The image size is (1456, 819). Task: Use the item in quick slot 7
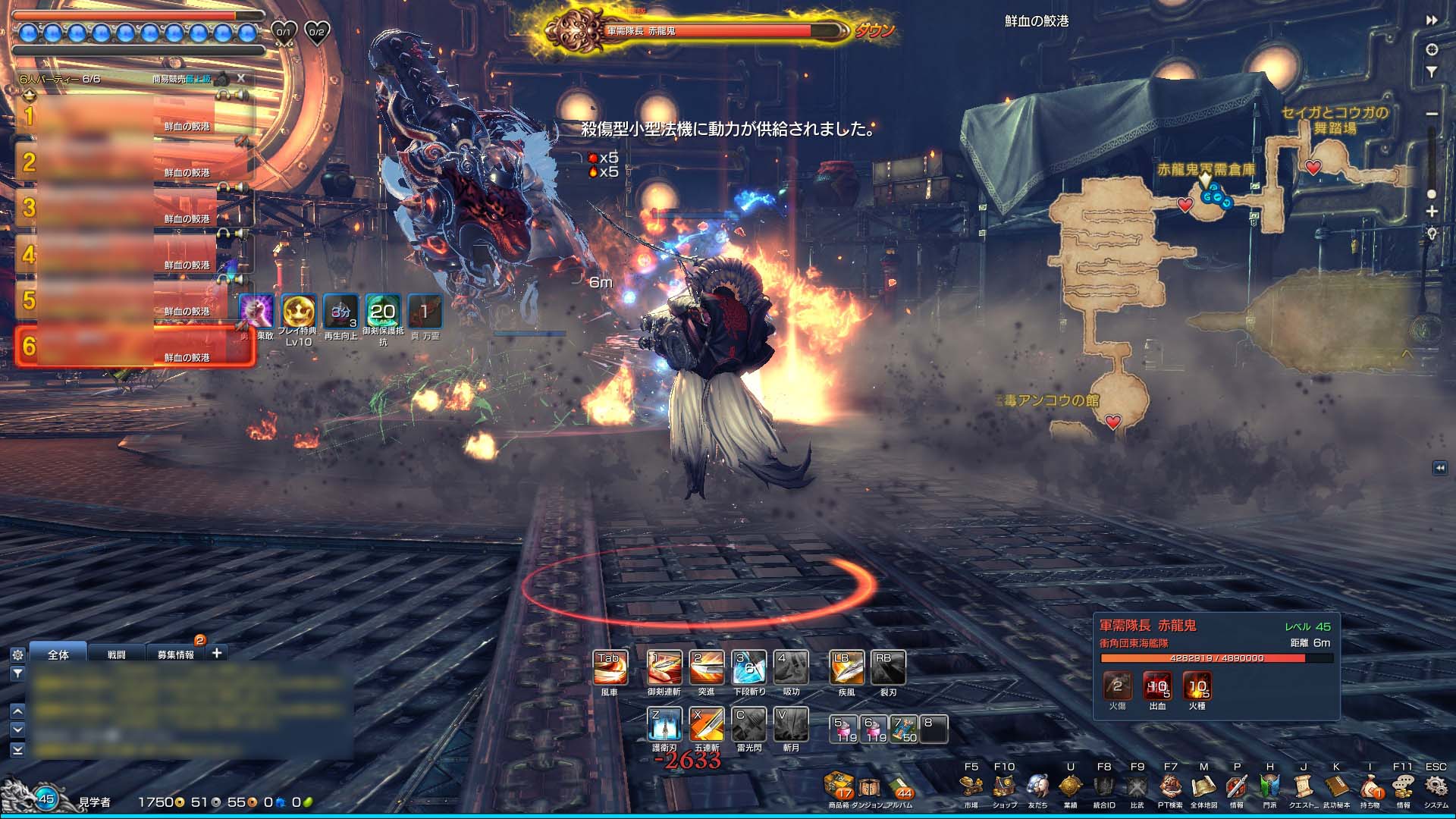903,729
